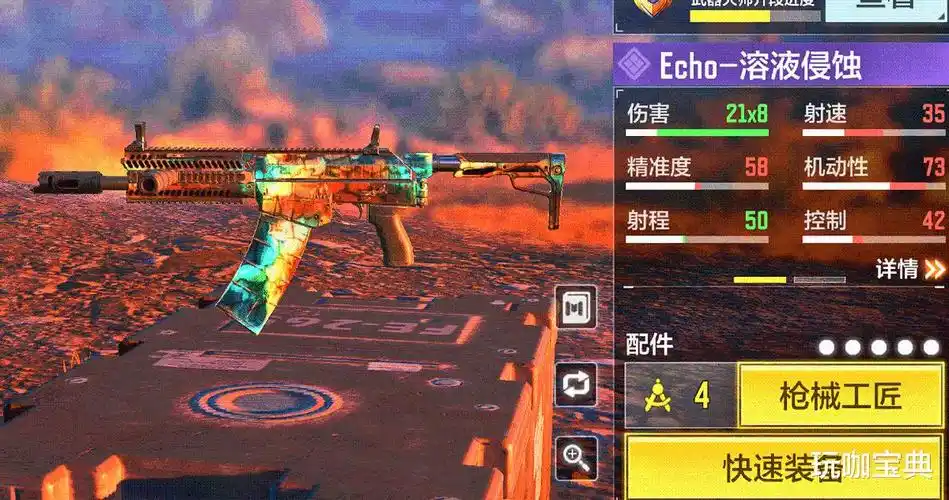Open the 枪械工匠 gunsmith menu

(x=840, y=396)
